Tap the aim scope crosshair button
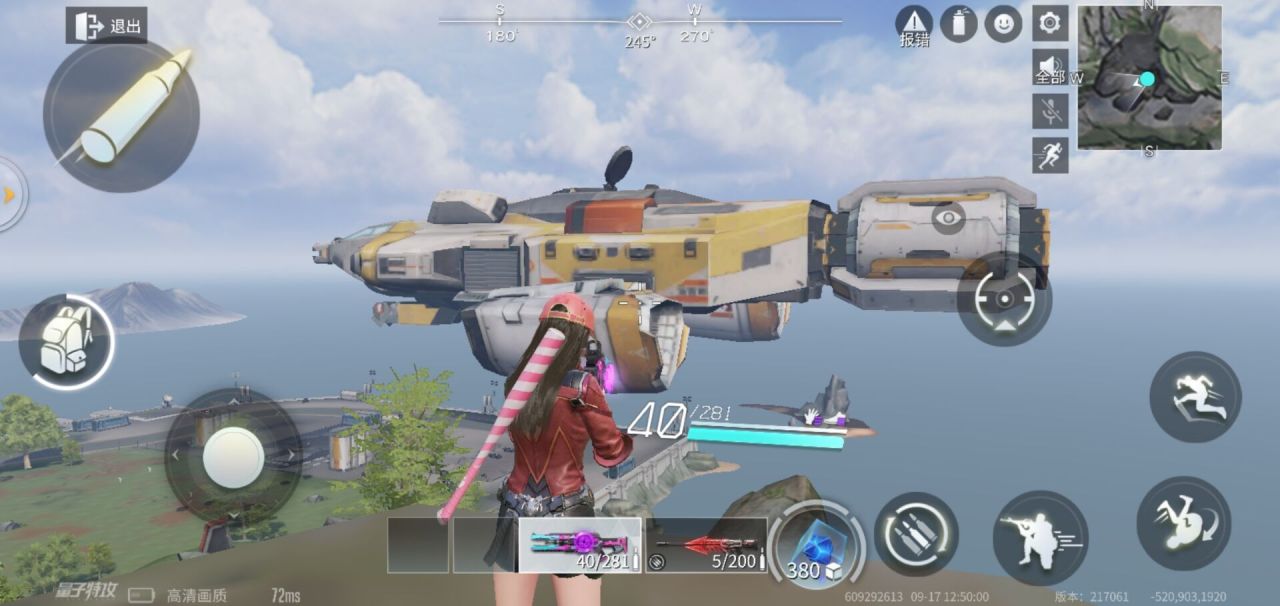This screenshot has height=606, width=1280. 1004,299
